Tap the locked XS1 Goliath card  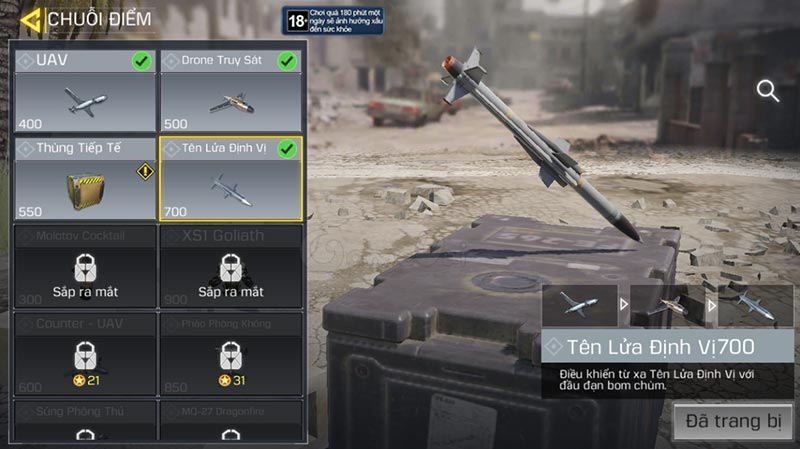click(x=231, y=265)
